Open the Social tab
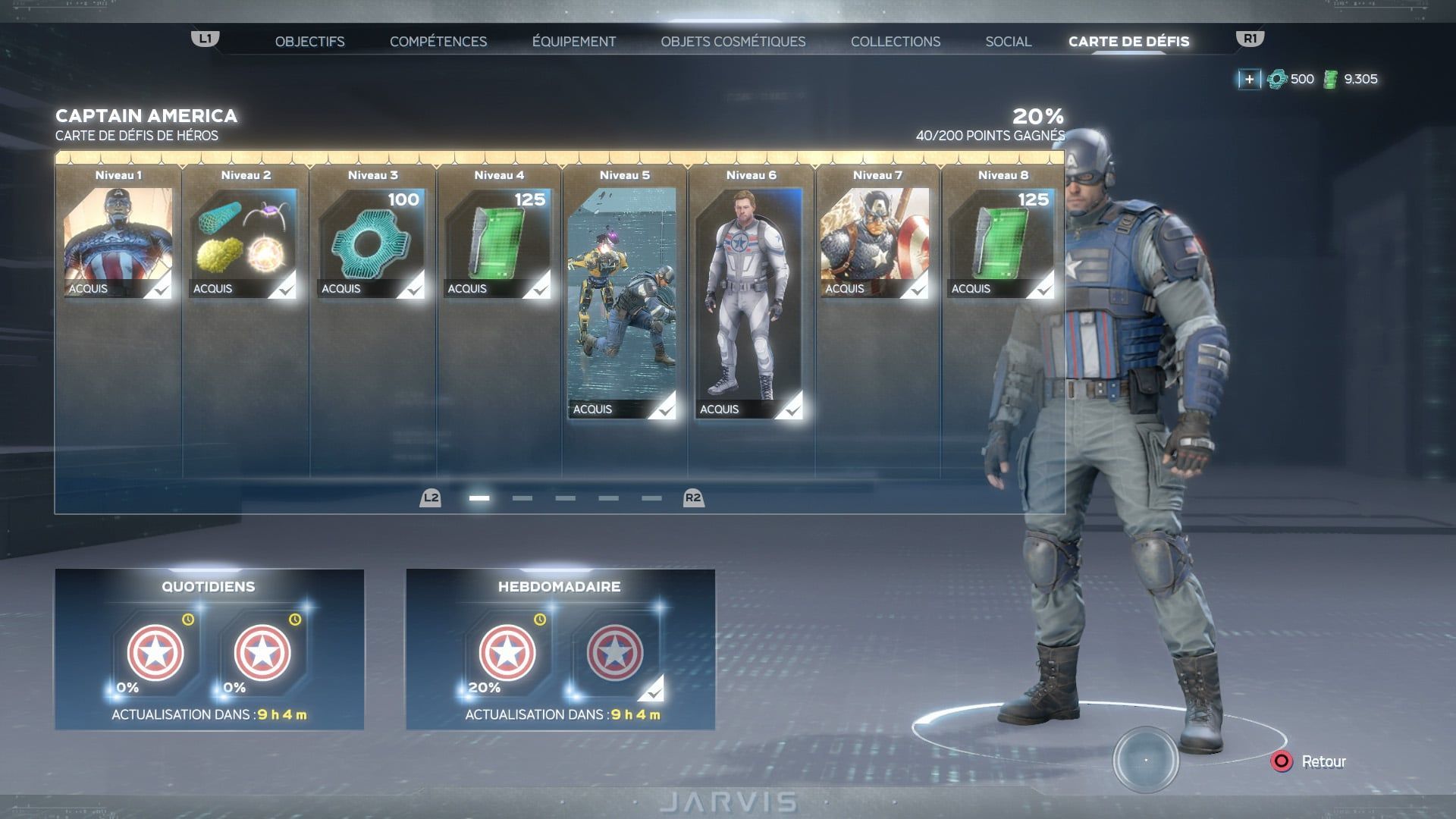This screenshot has height=819, width=1456. pos(1008,42)
